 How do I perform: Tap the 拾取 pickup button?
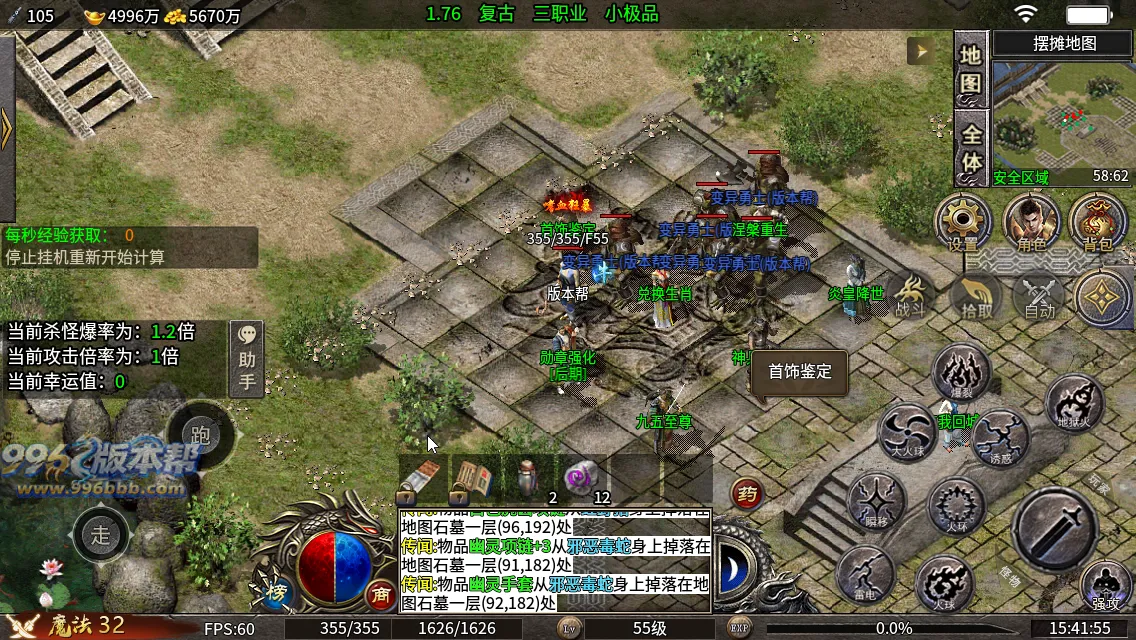click(x=977, y=297)
